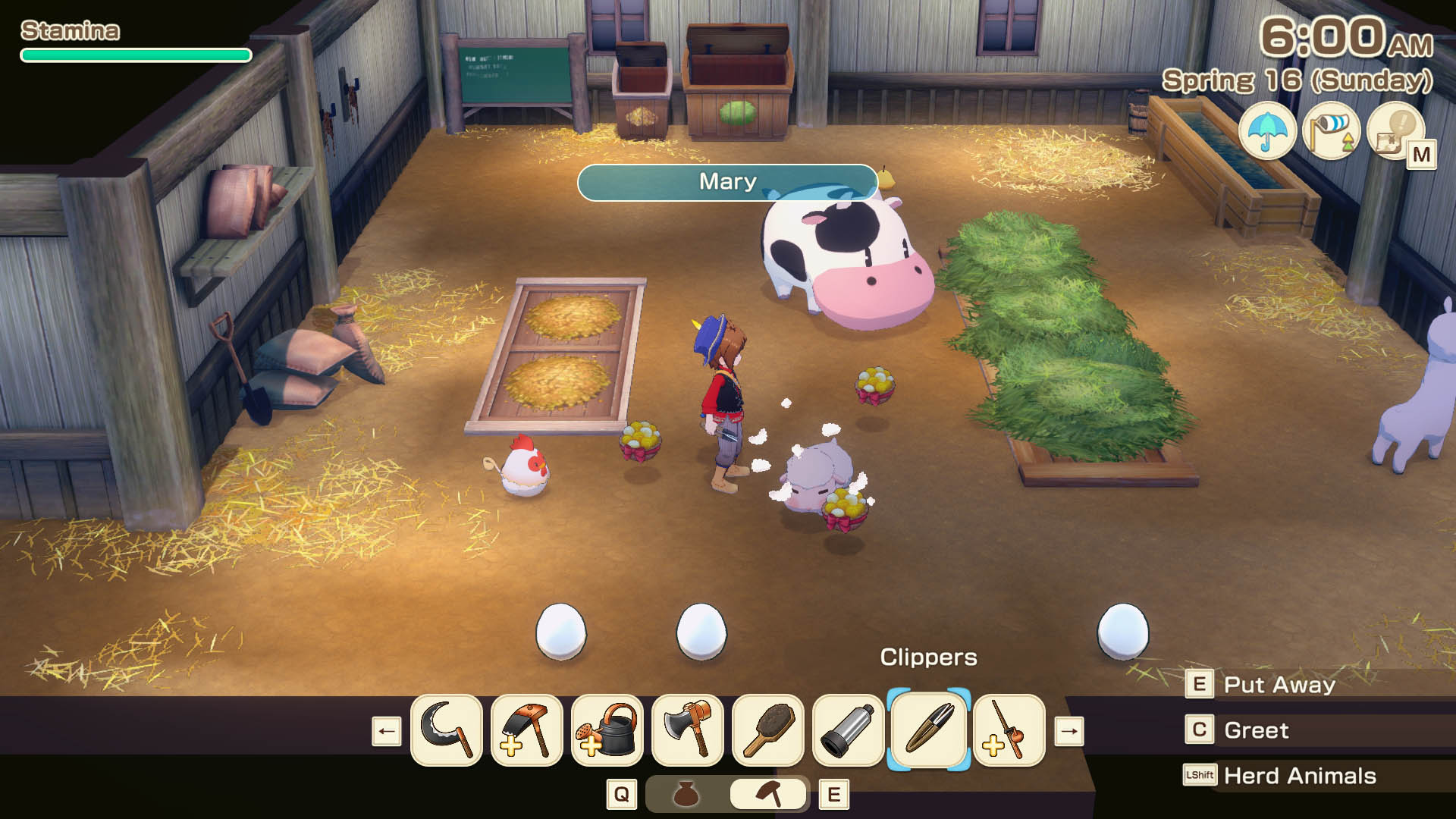Activate the Greet action

coord(1256,730)
